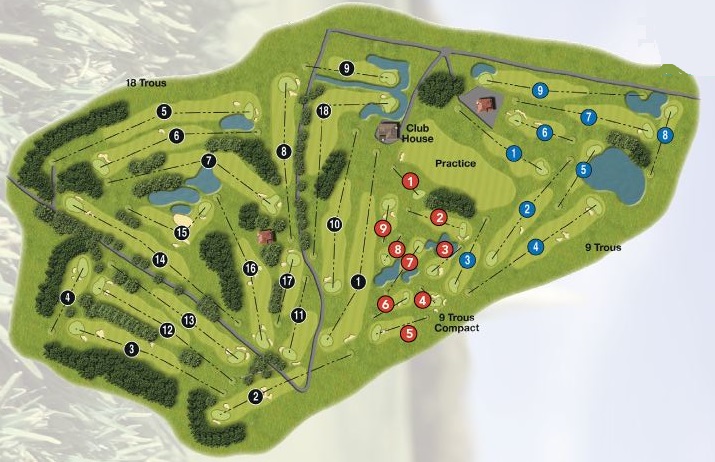715x462 pixels.
Task: Pick the red number 6 marker
Action: [x=385, y=304]
